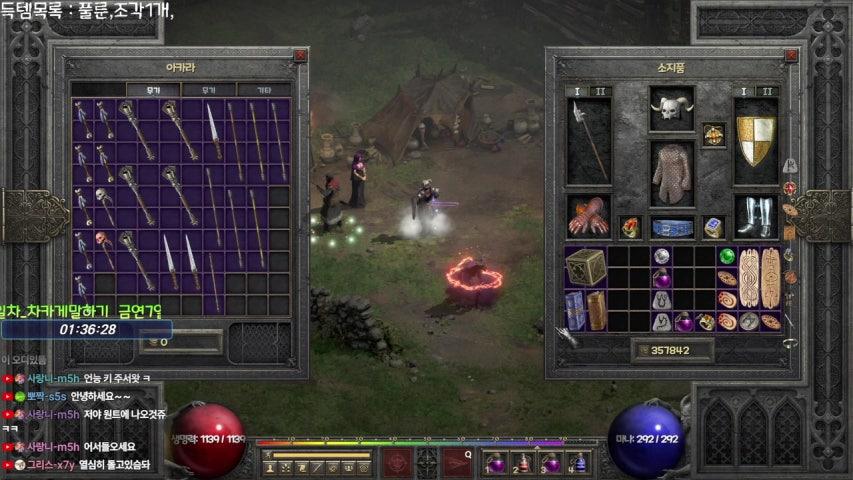Select the equipped polearm weapon
Screen dimensions: 853x480
[x=588, y=140]
